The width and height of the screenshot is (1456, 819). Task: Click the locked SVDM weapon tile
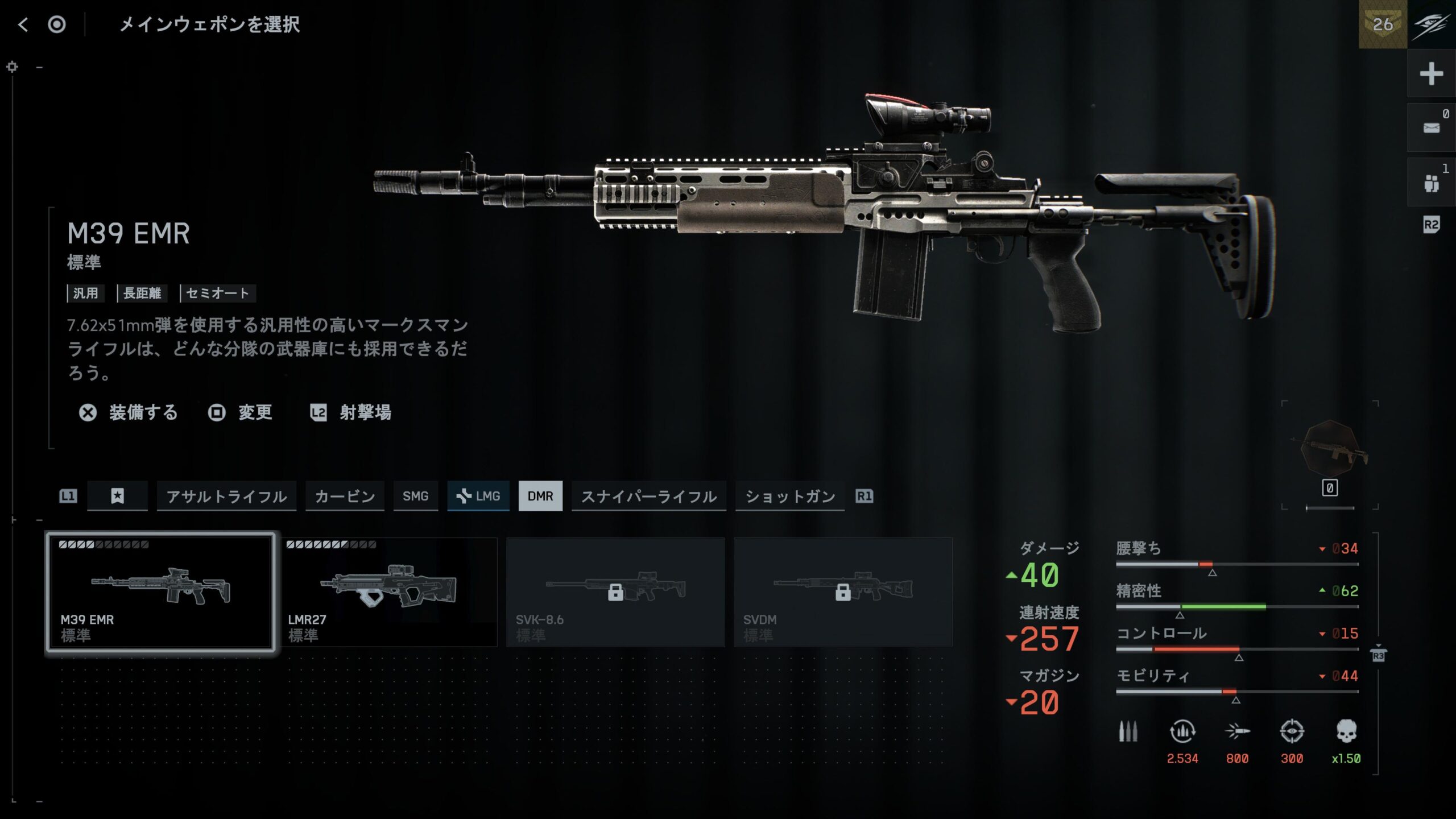843,591
